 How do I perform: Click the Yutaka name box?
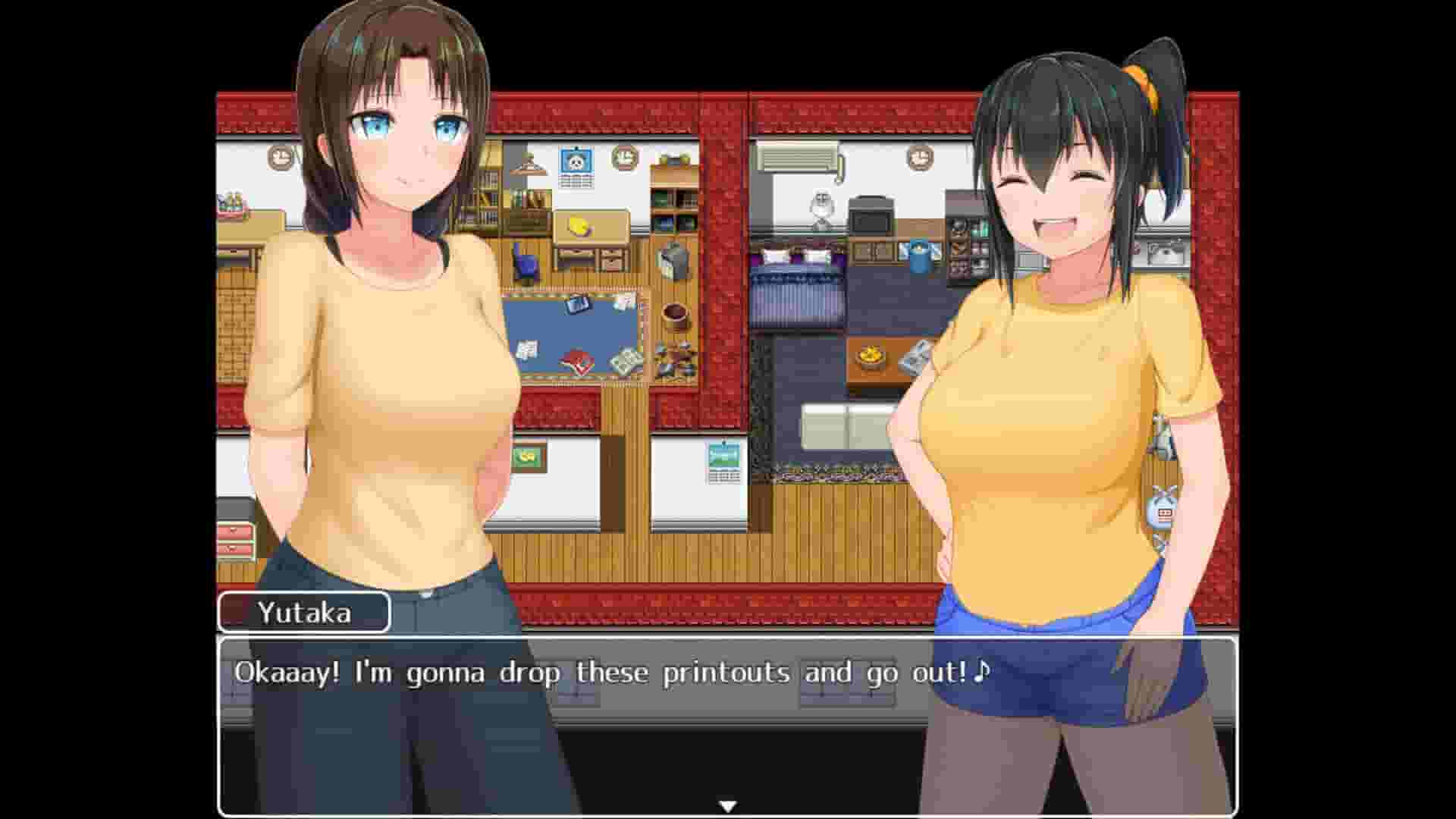pyautogui.click(x=303, y=613)
